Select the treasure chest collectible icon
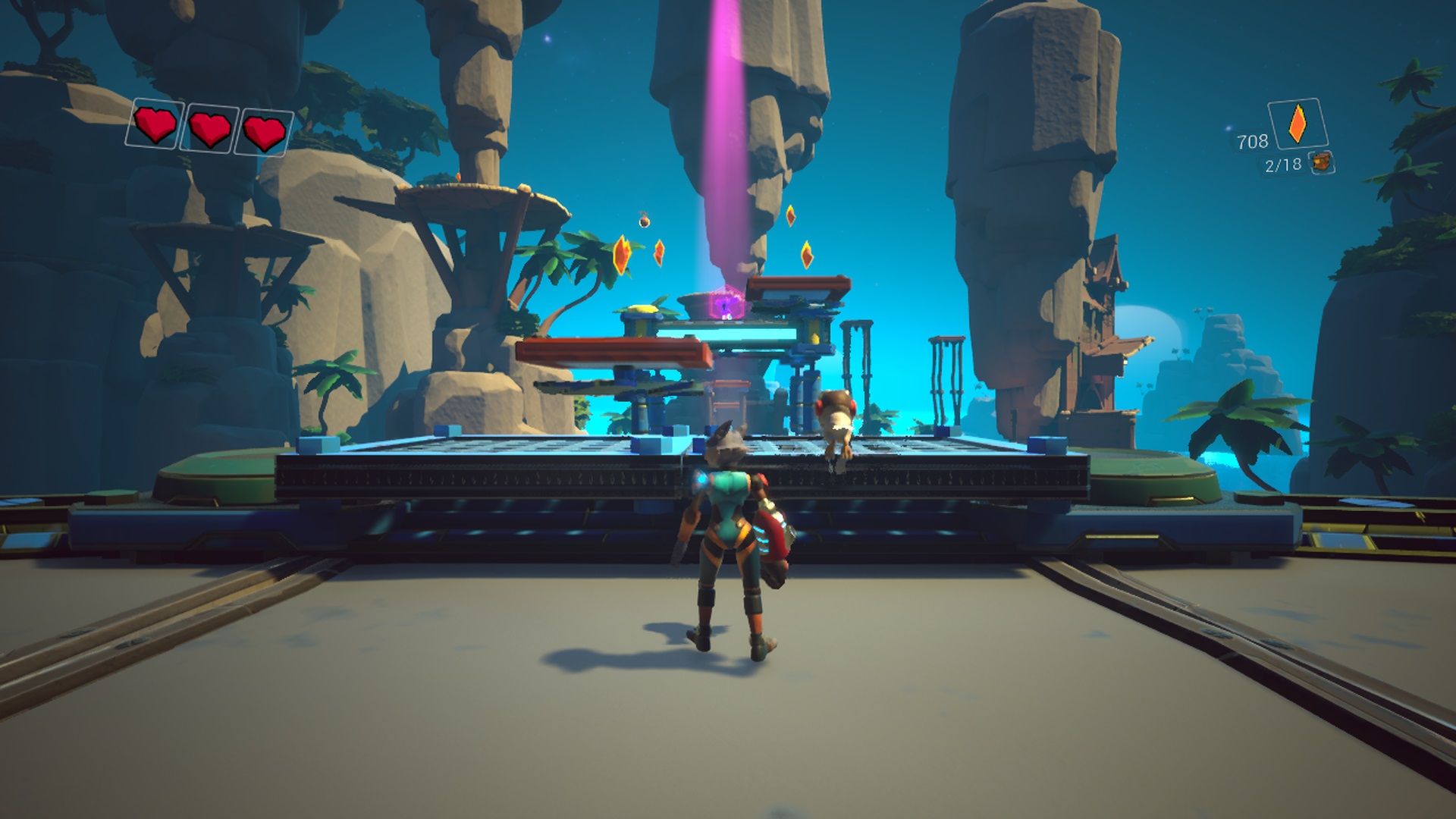Screen dimensions: 1456x819 pos(1322,162)
